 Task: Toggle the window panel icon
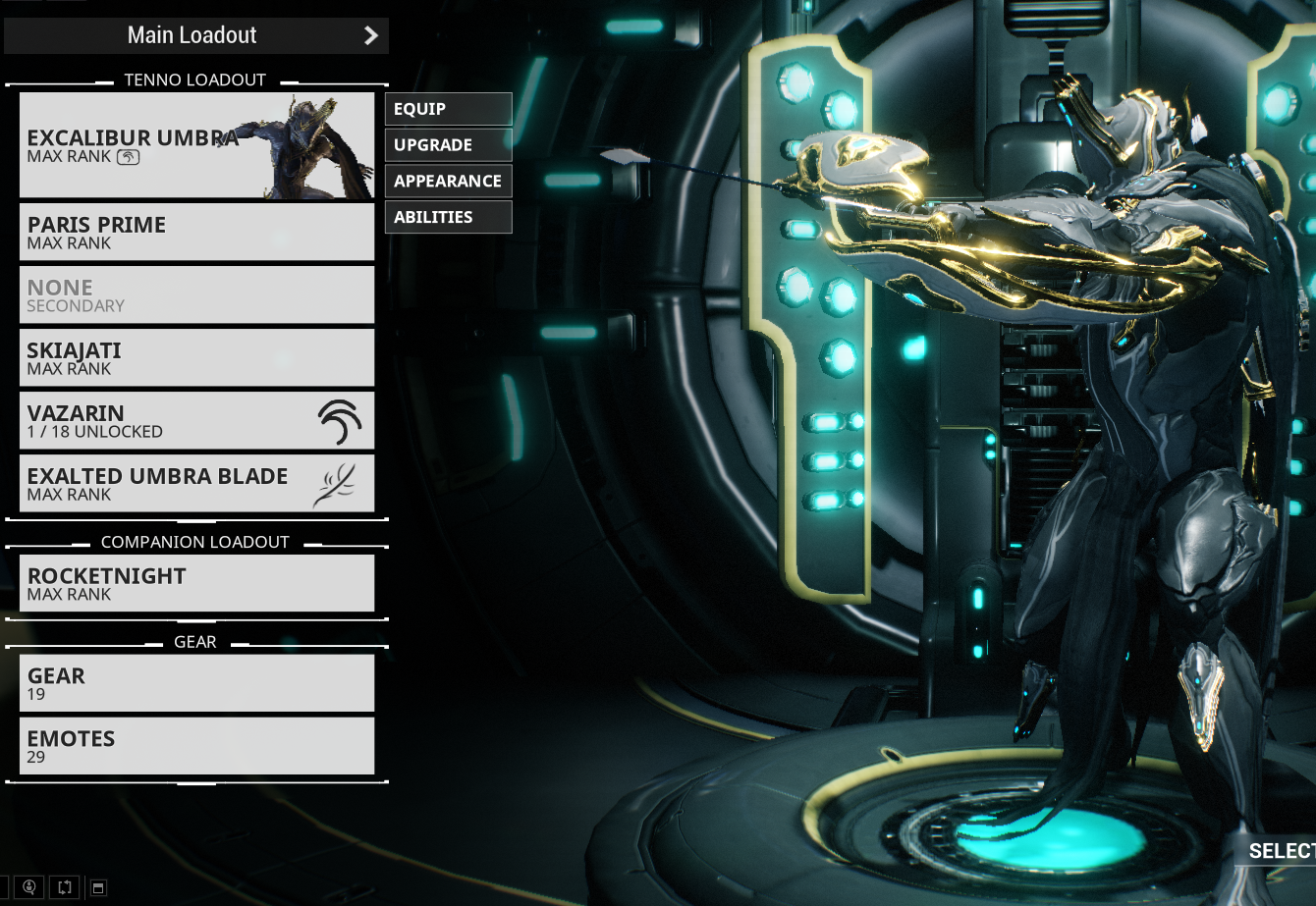(x=98, y=888)
